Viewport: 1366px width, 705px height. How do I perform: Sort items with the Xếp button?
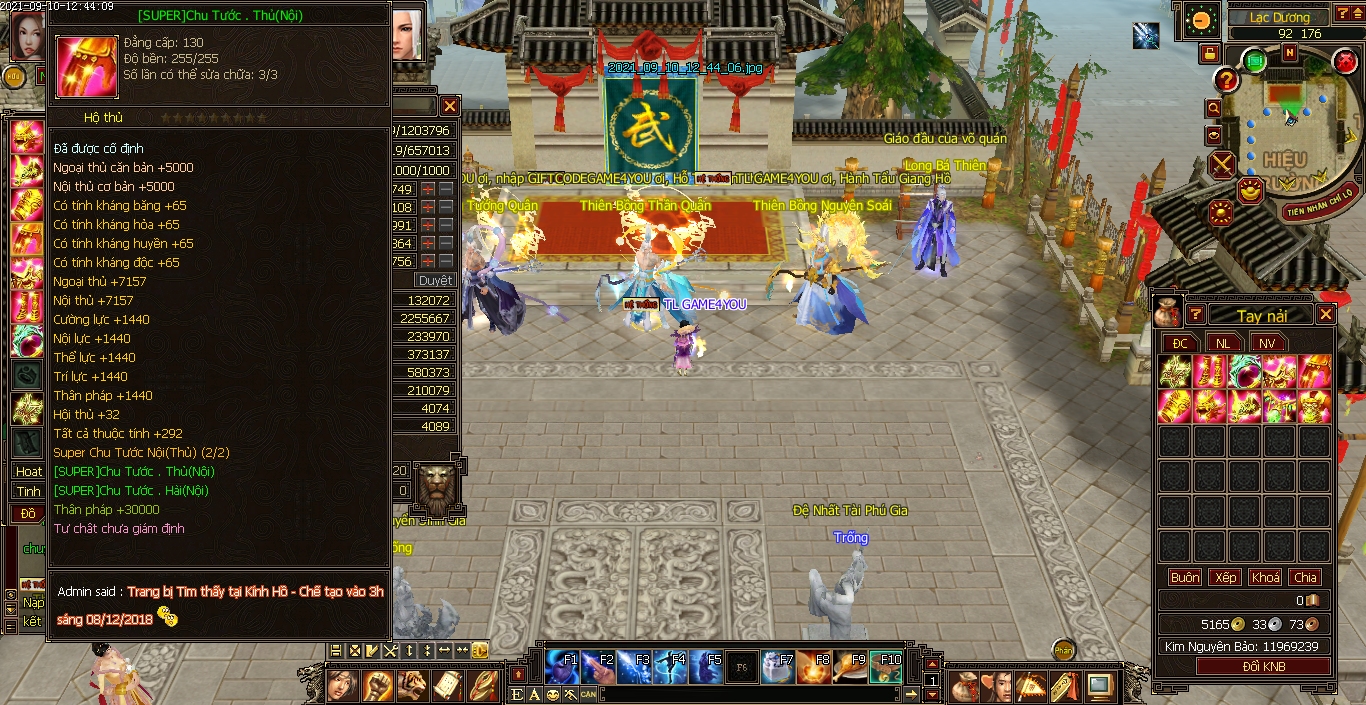tap(1225, 577)
